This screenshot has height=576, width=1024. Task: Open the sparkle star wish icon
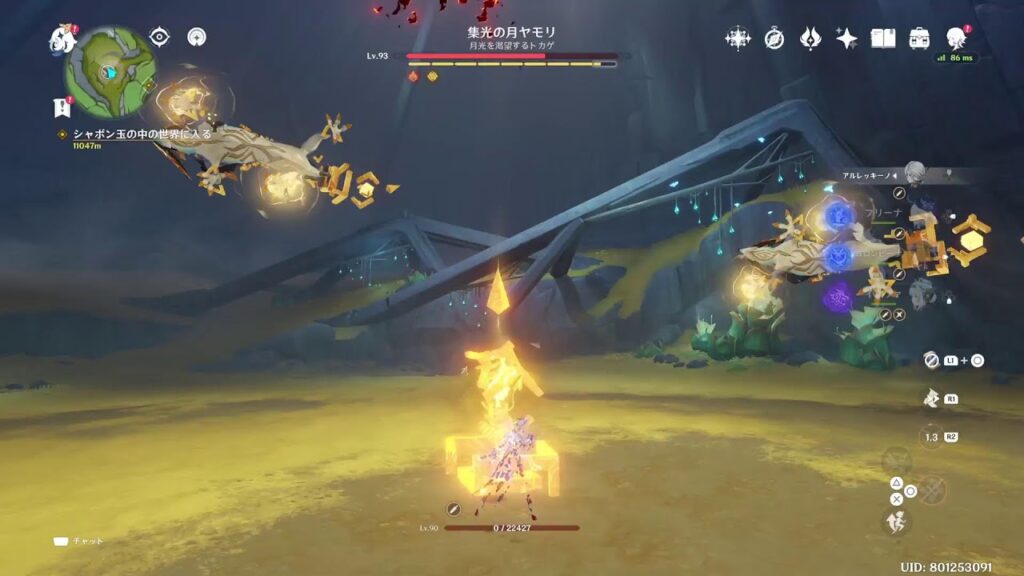click(x=846, y=39)
